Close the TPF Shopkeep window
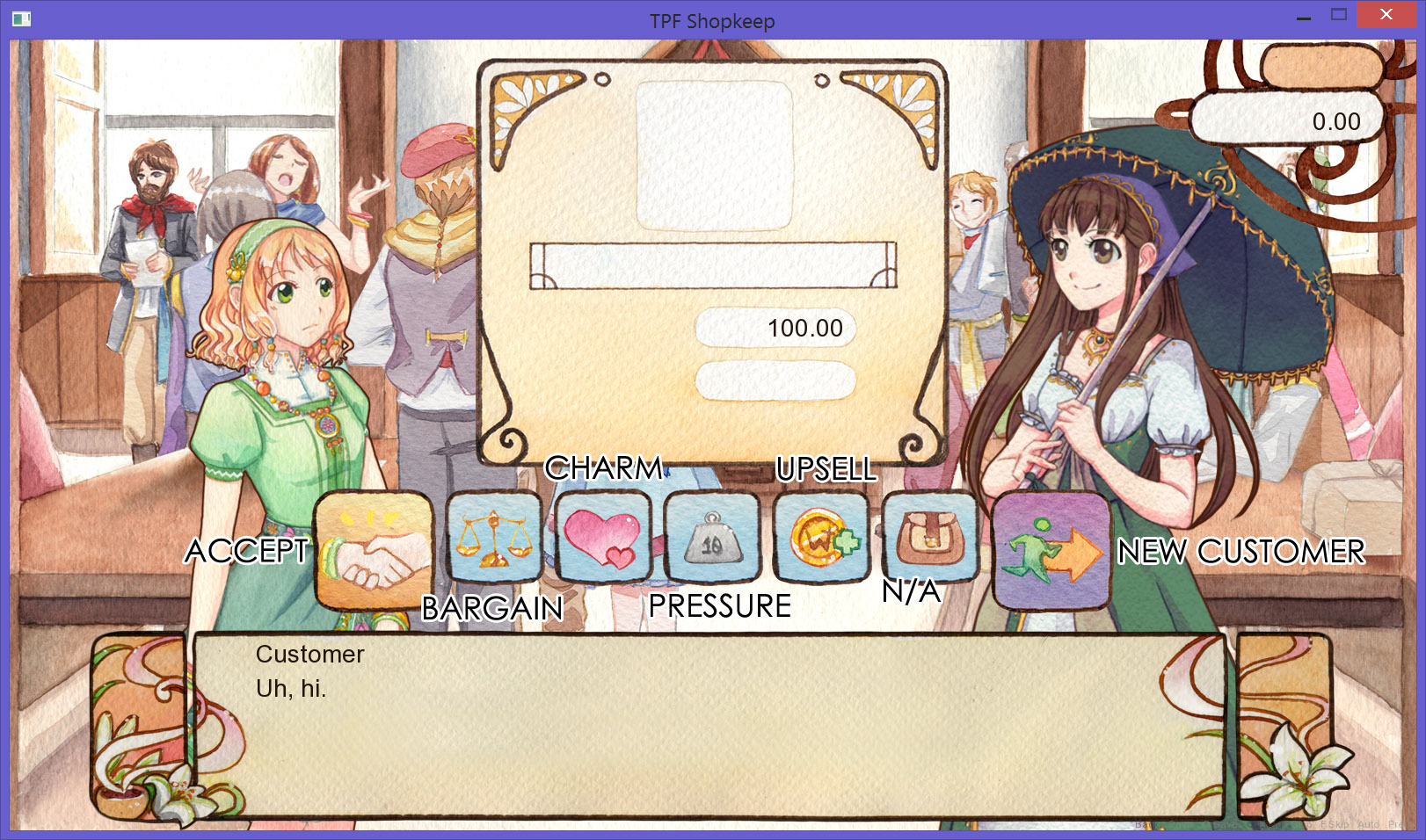The width and height of the screenshot is (1426, 840). (1386, 15)
